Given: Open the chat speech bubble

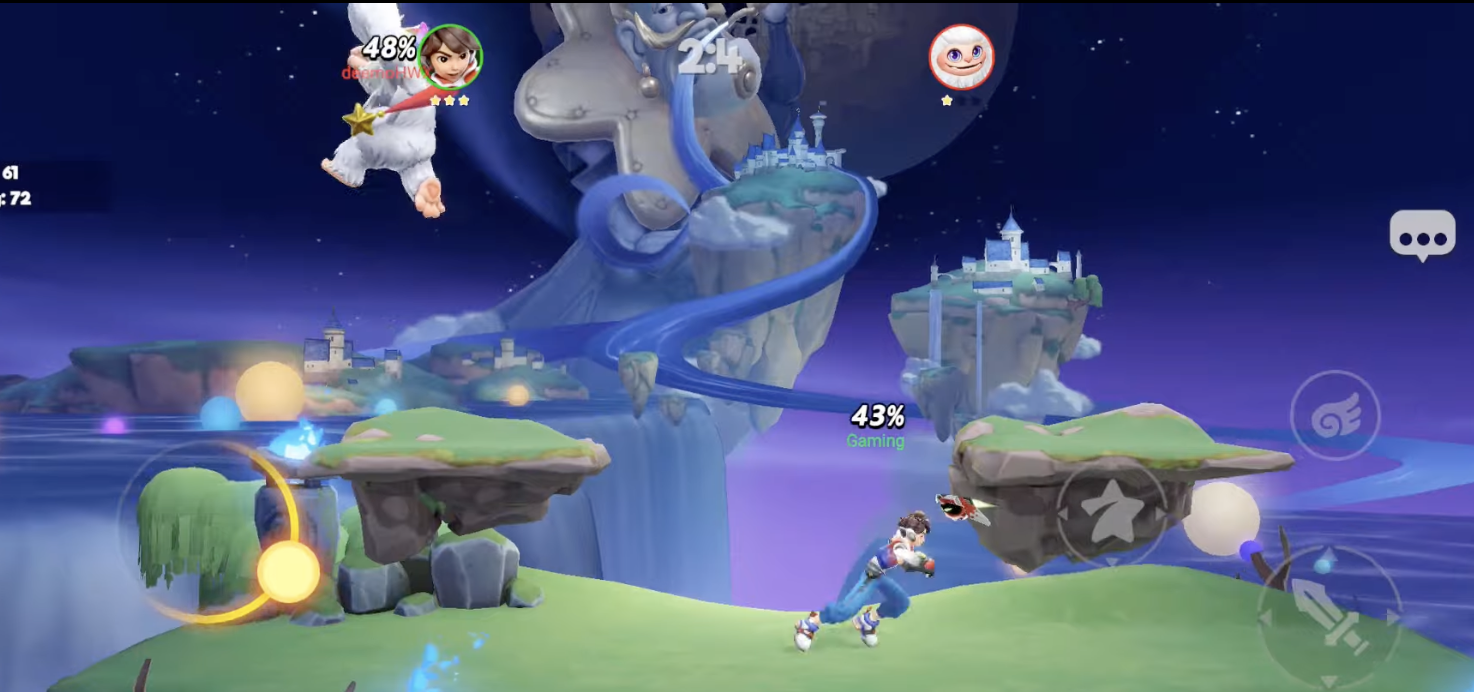Looking at the screenshot, I should click(x=1422, y=237).
